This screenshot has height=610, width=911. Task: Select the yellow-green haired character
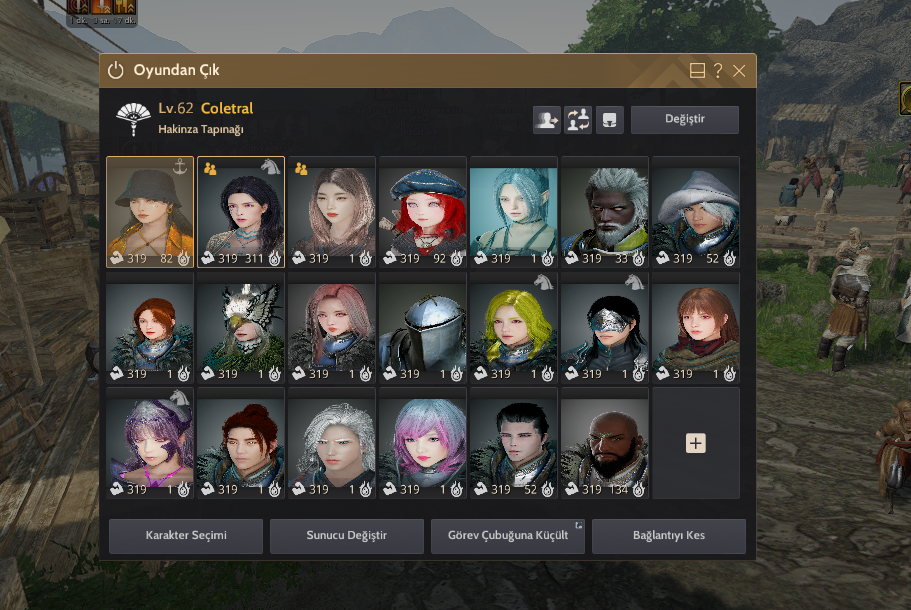[513, 328]
